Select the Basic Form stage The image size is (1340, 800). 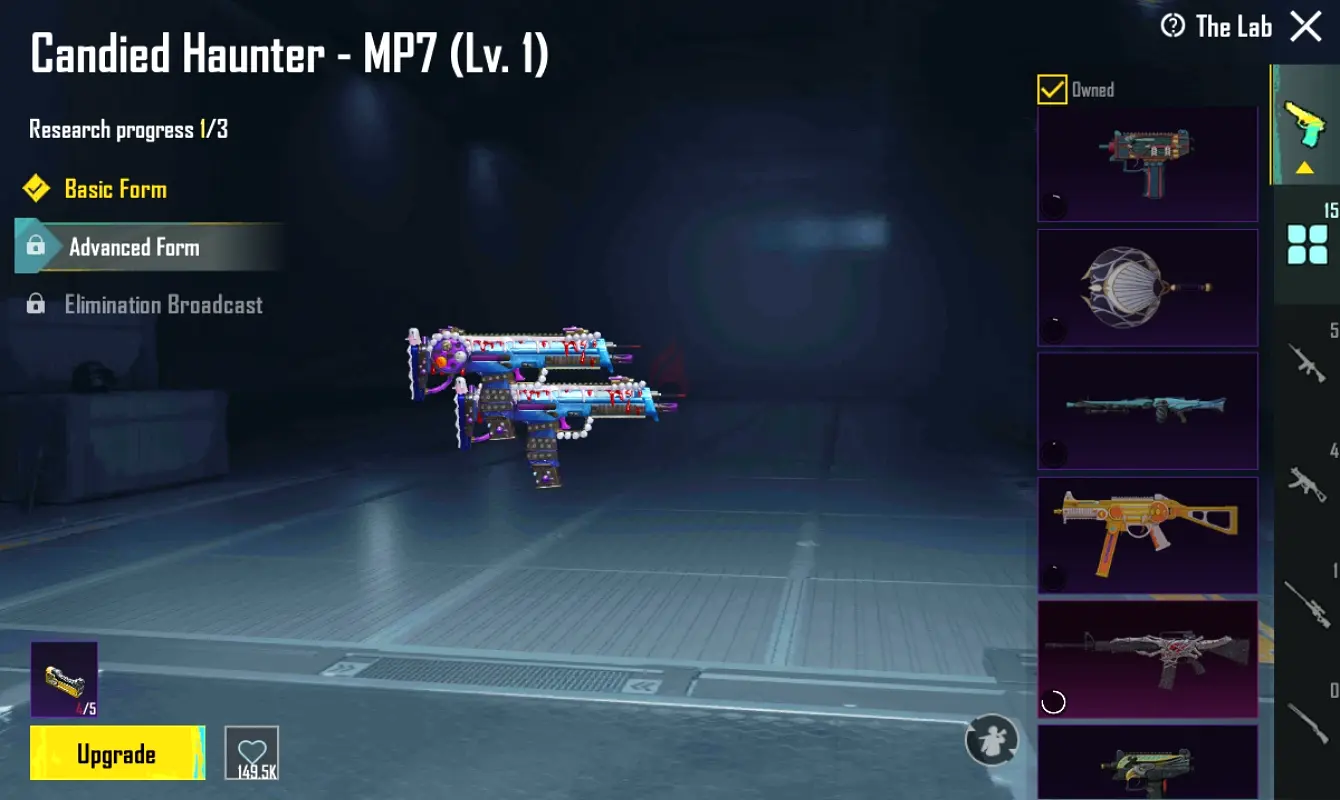(x=115, y=189)
